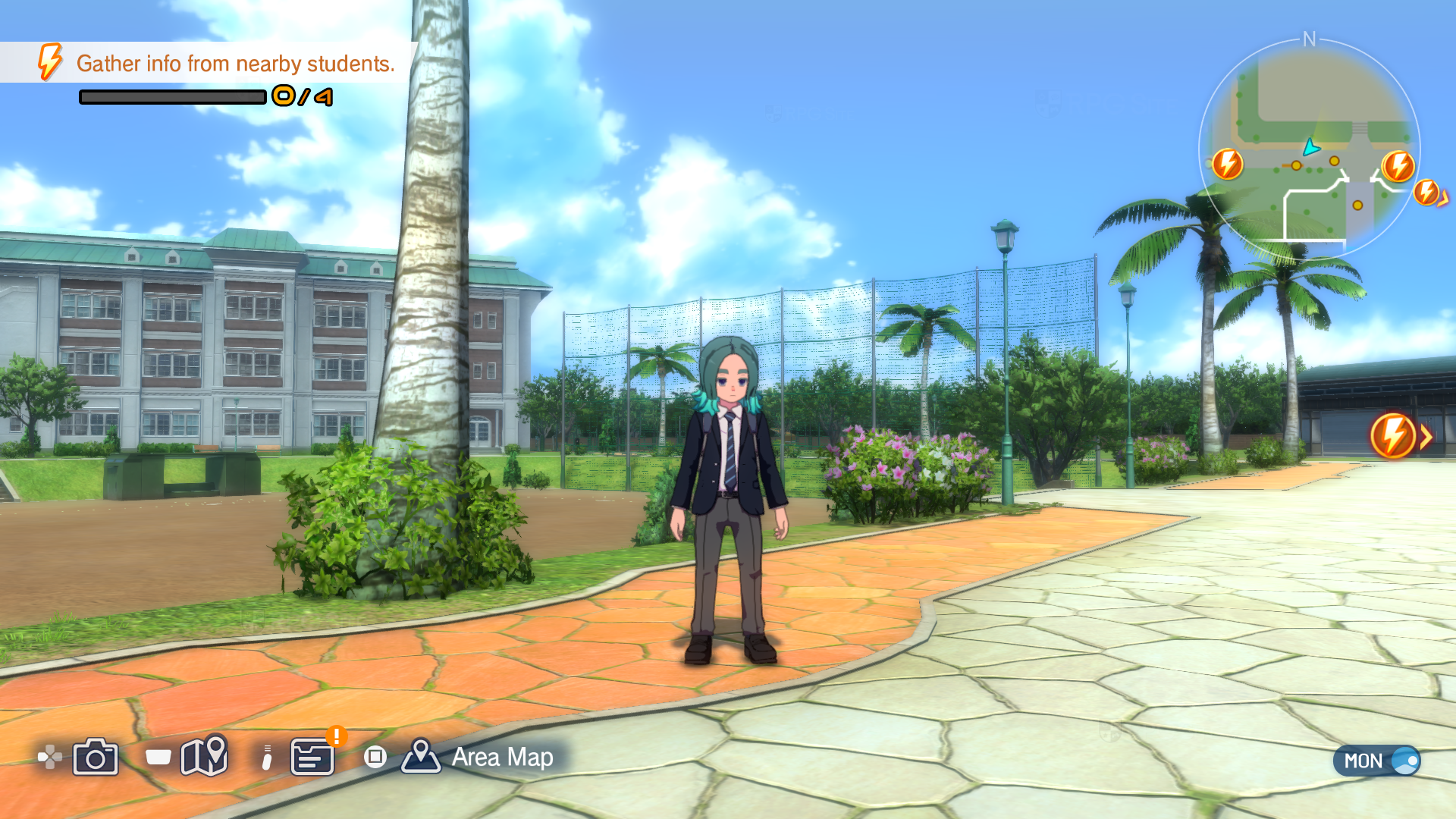Open the camera photo mode icon

pos(96,757)
